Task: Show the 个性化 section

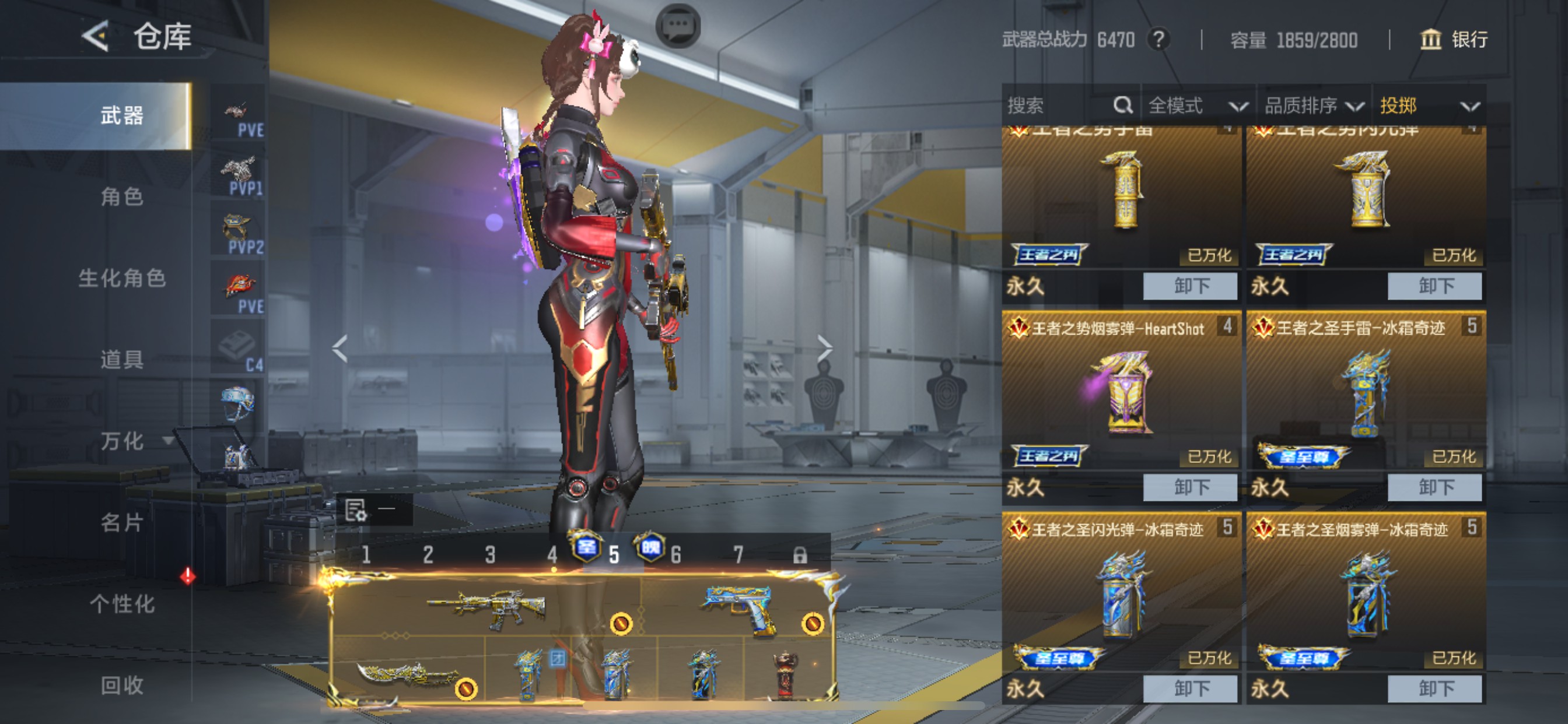Action: point(122,603)
